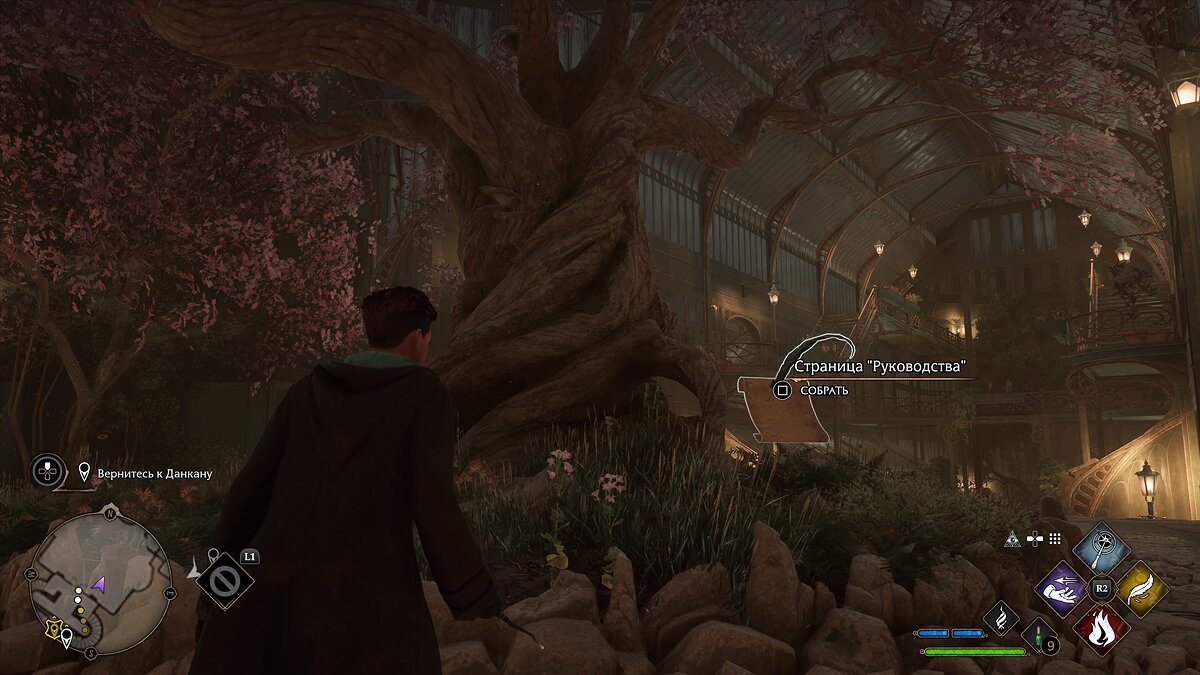Use the green Wiggenweld potion slot
Image resolution: width=1200 pixels, height=675 pixels.
[1037, 637]
